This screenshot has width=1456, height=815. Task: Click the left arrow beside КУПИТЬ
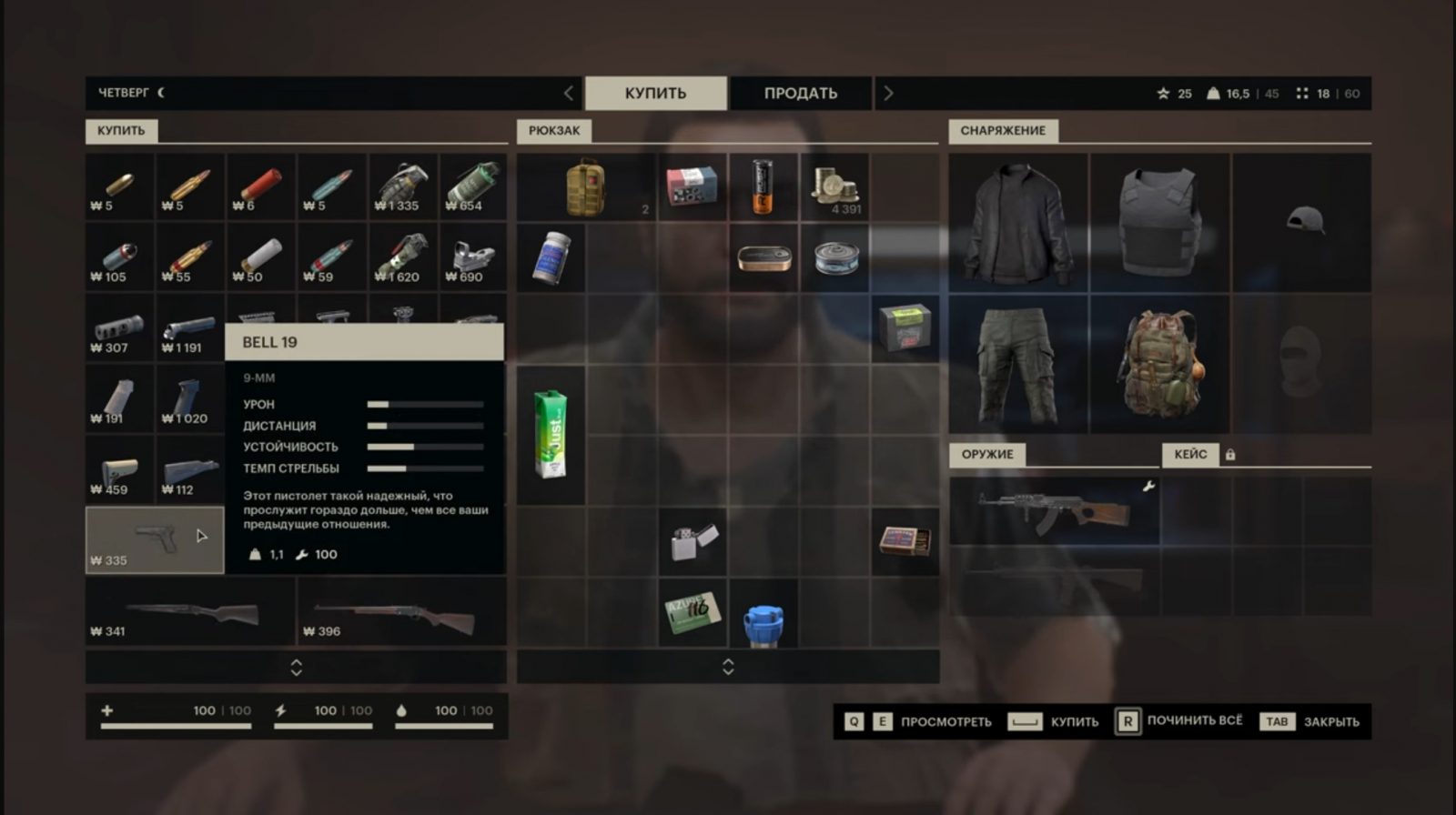(x=569, y=93)
